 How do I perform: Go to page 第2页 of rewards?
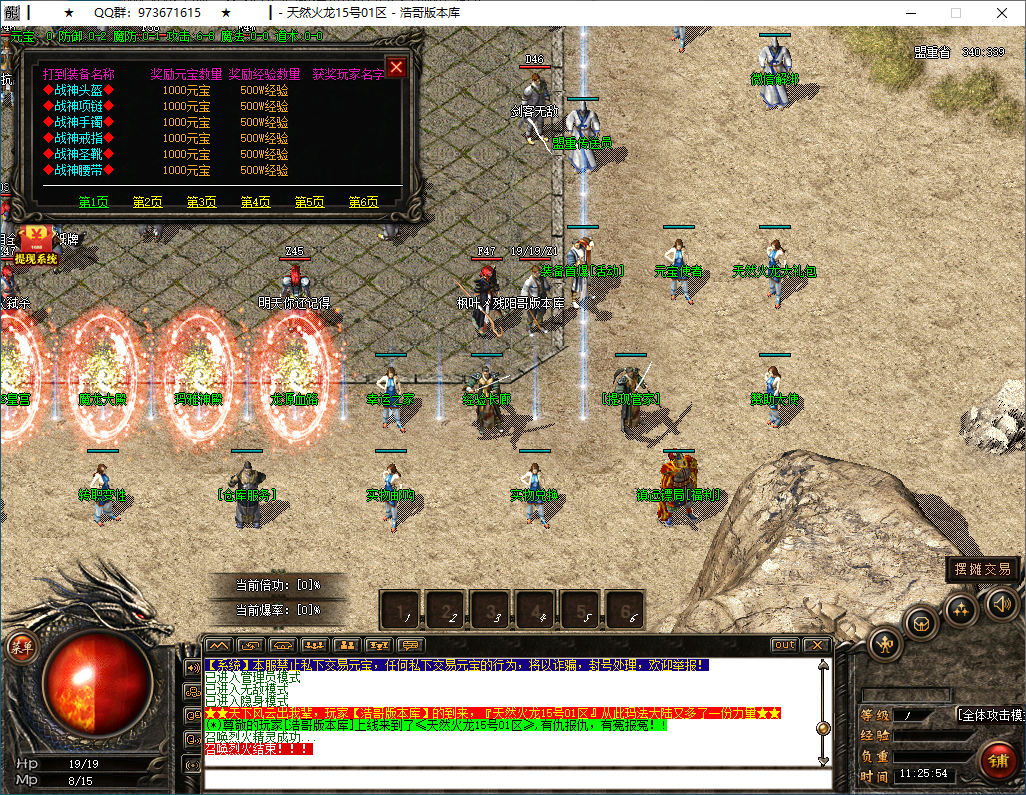coord(147,202)
